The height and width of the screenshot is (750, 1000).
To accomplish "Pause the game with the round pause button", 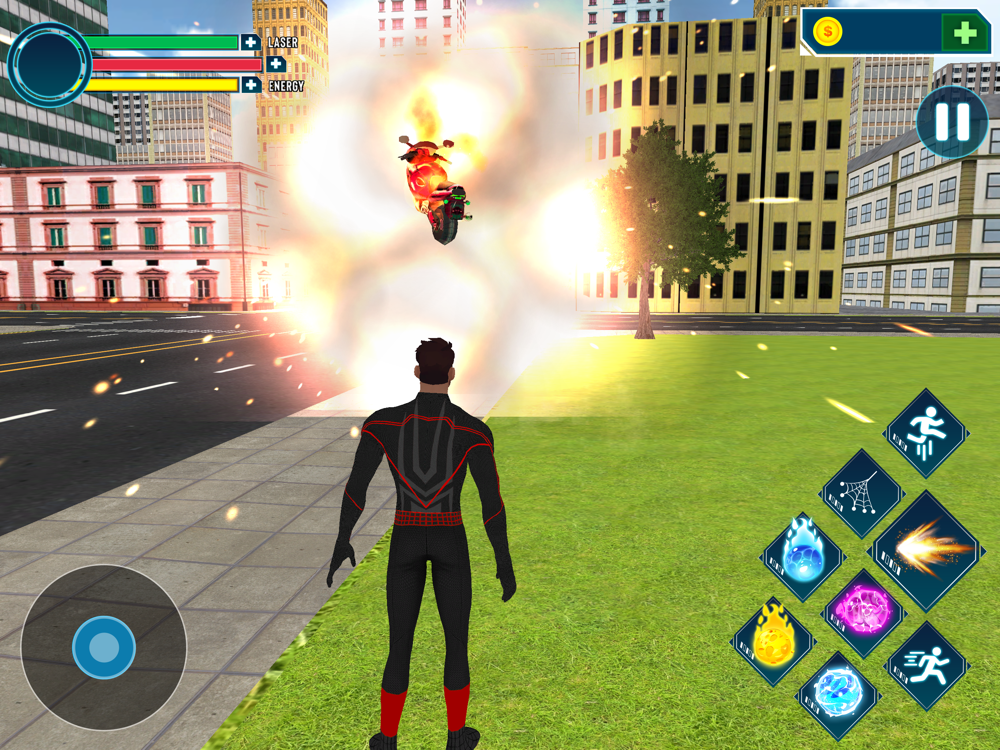I will tap(952, 122).
